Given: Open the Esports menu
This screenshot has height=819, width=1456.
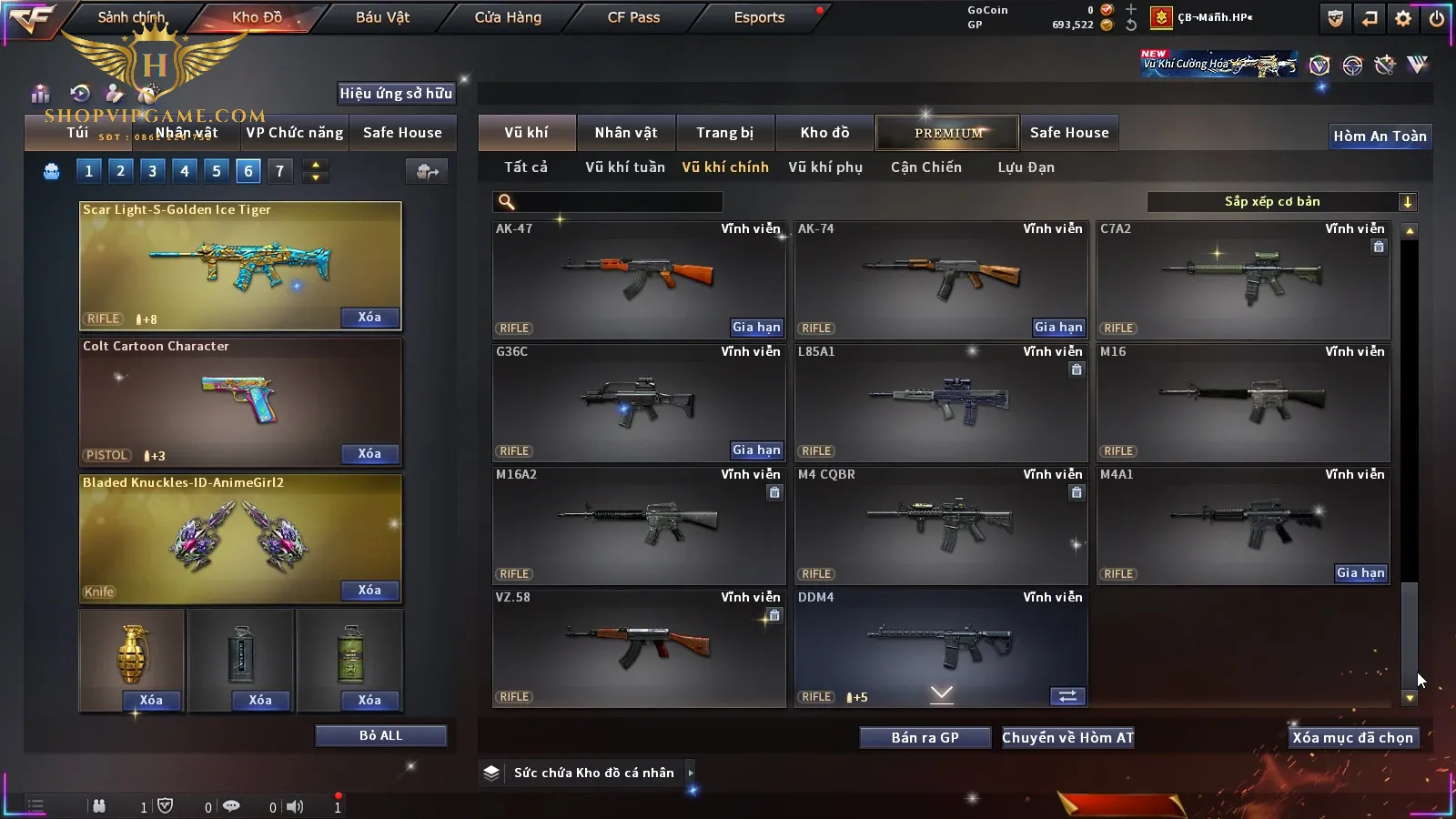Looking at the screenshot, I should [759, 17].
